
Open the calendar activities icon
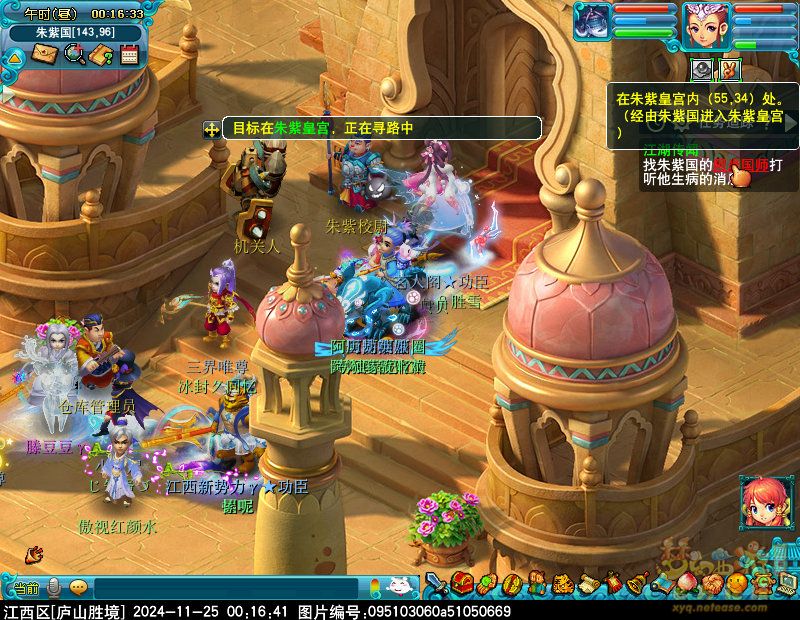(x=129, y=54)
